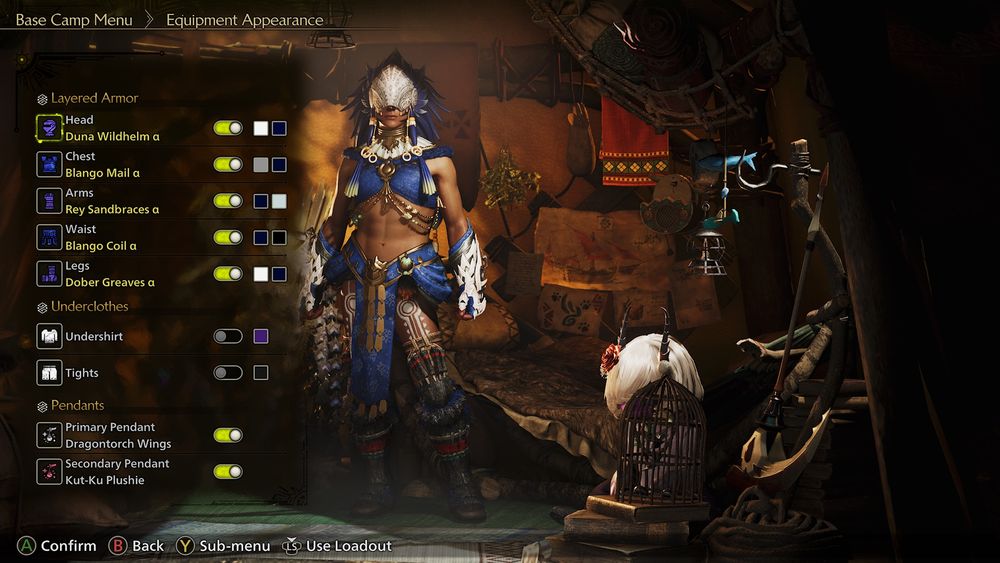This screenshot has height=563, width=1000.
Task: Enable the Undershirt toggle
Action: [228, 336]
